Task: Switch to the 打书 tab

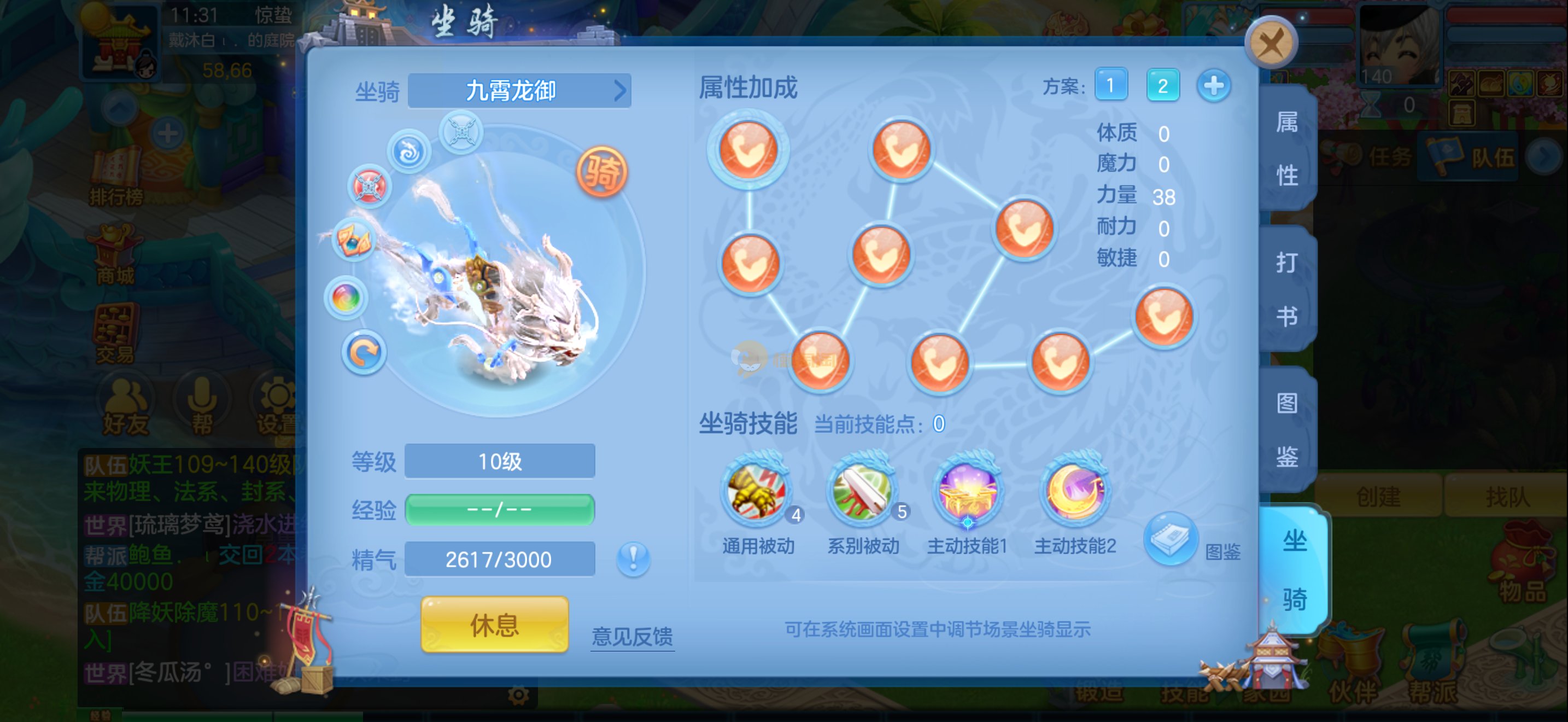Action: 1287,289
